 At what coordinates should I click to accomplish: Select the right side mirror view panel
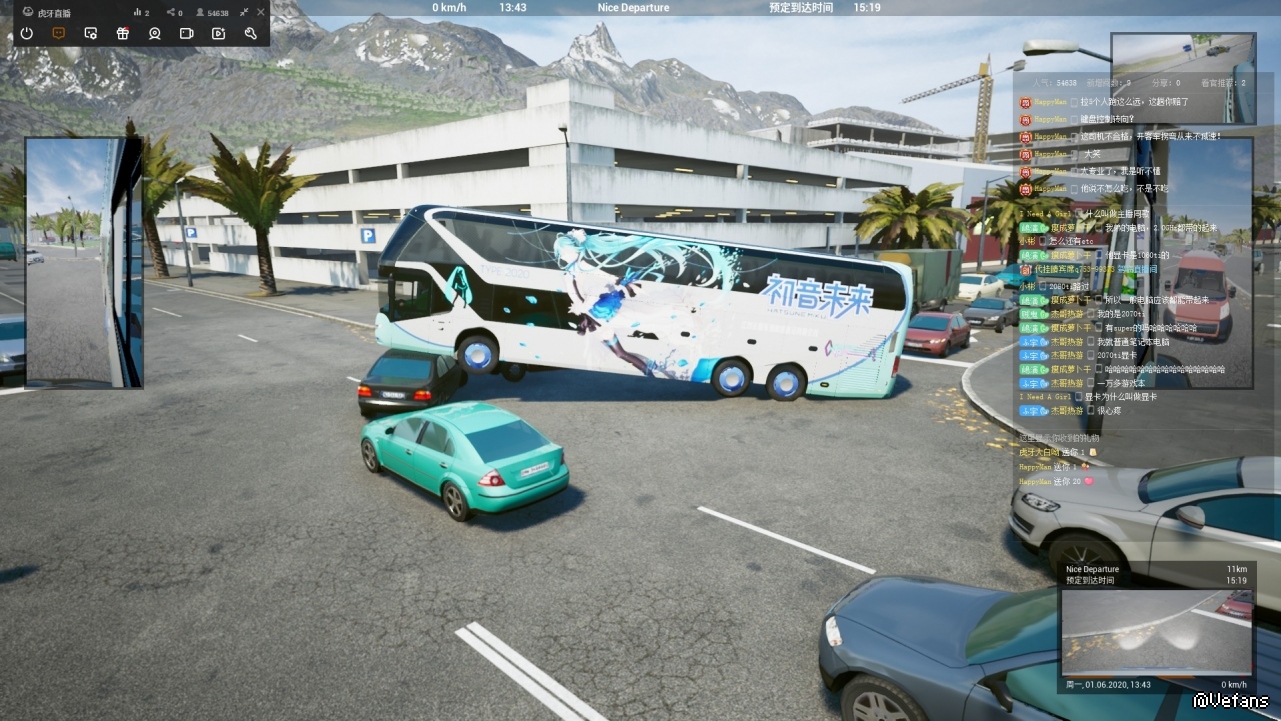tap(1209, 262)
